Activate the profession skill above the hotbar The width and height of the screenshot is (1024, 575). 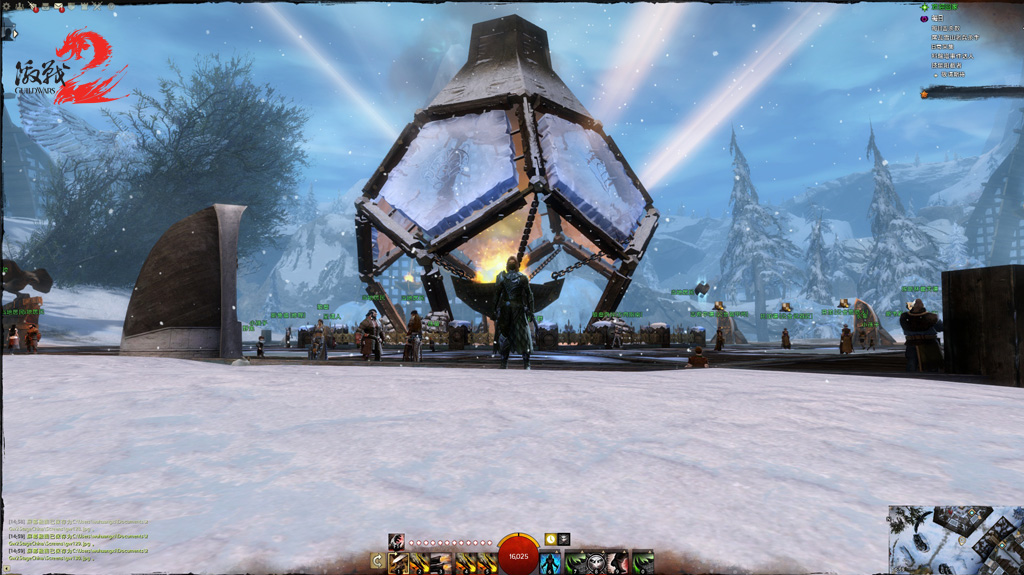396,541
